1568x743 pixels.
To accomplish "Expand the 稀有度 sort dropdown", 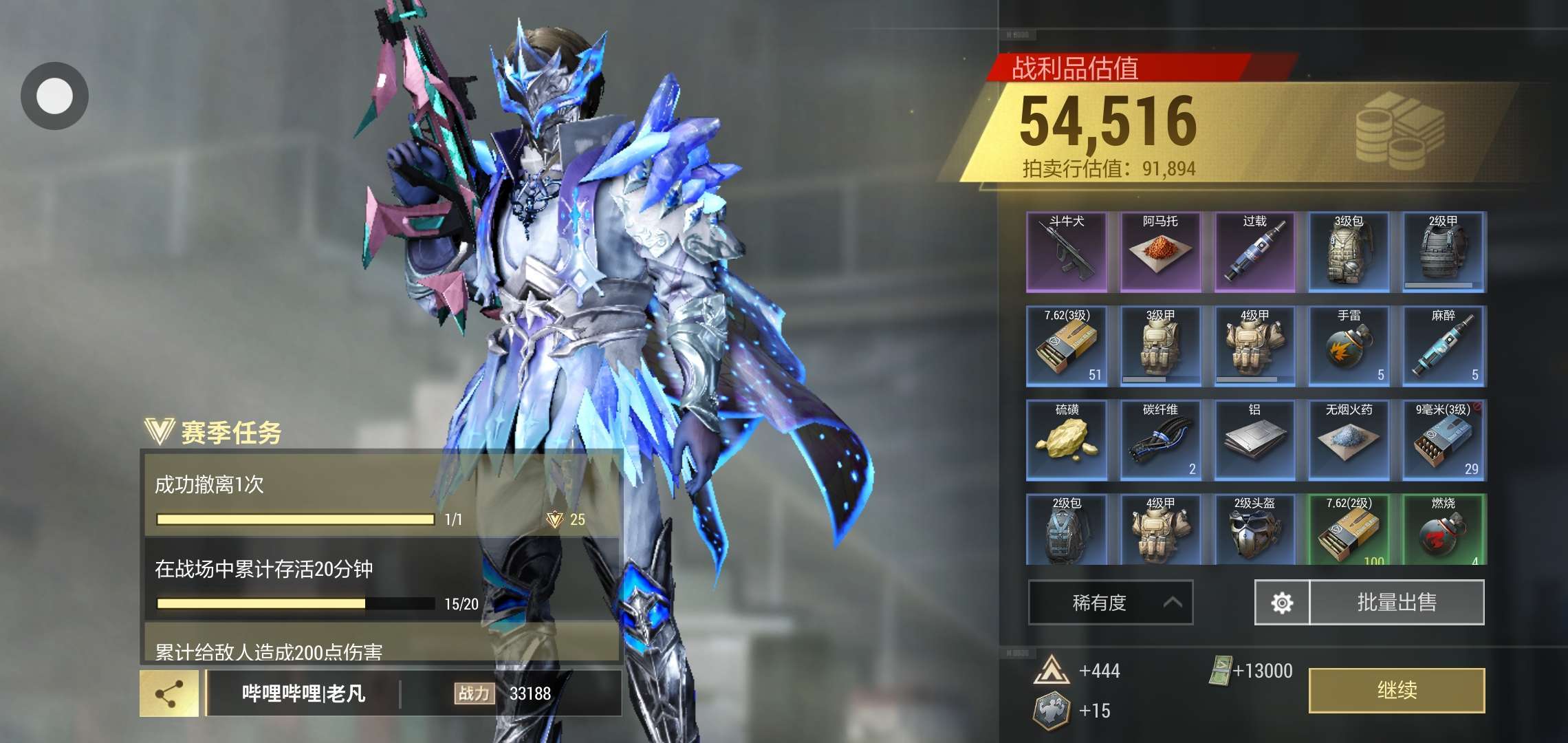I will 1110,603.
